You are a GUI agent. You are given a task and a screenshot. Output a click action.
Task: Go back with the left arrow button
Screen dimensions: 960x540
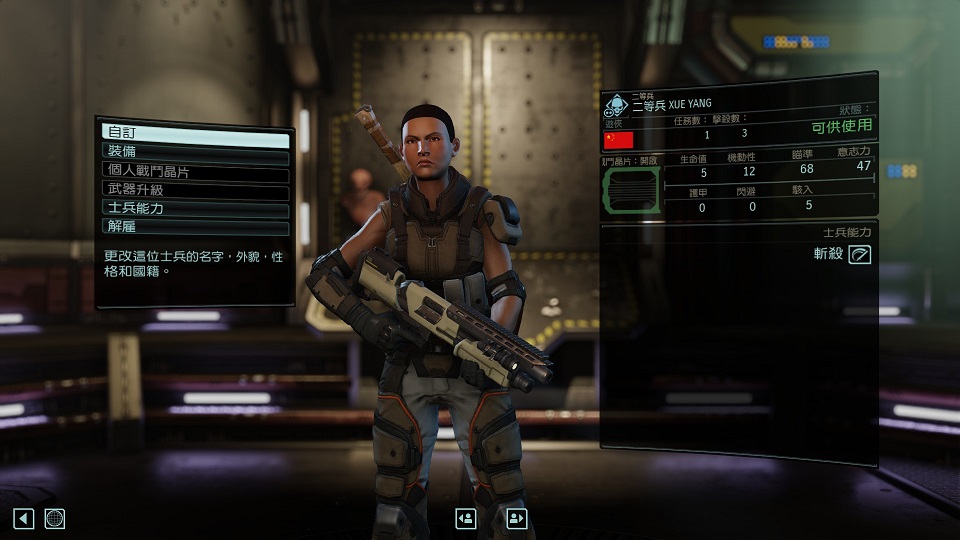pos(24,518)
